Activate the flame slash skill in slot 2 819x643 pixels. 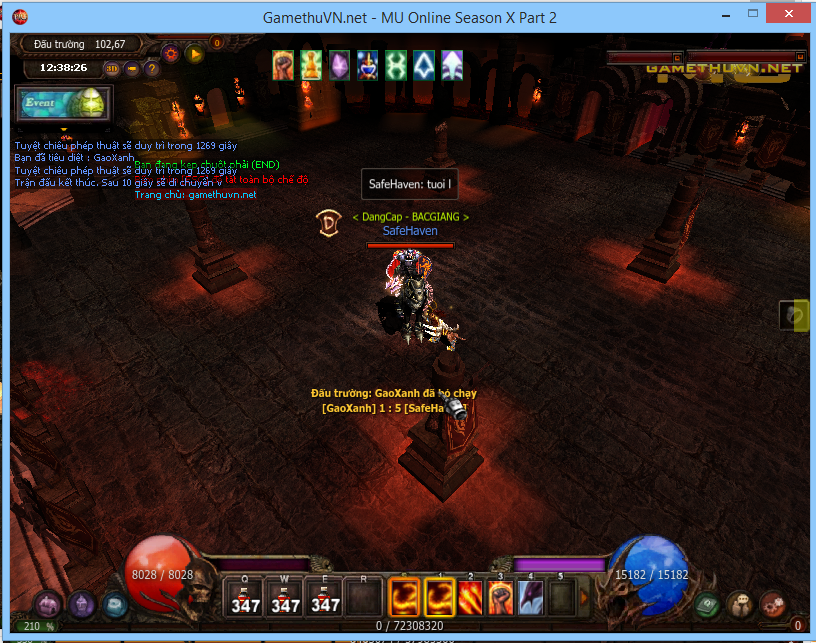pyautogui.click(x=470, y=597)
